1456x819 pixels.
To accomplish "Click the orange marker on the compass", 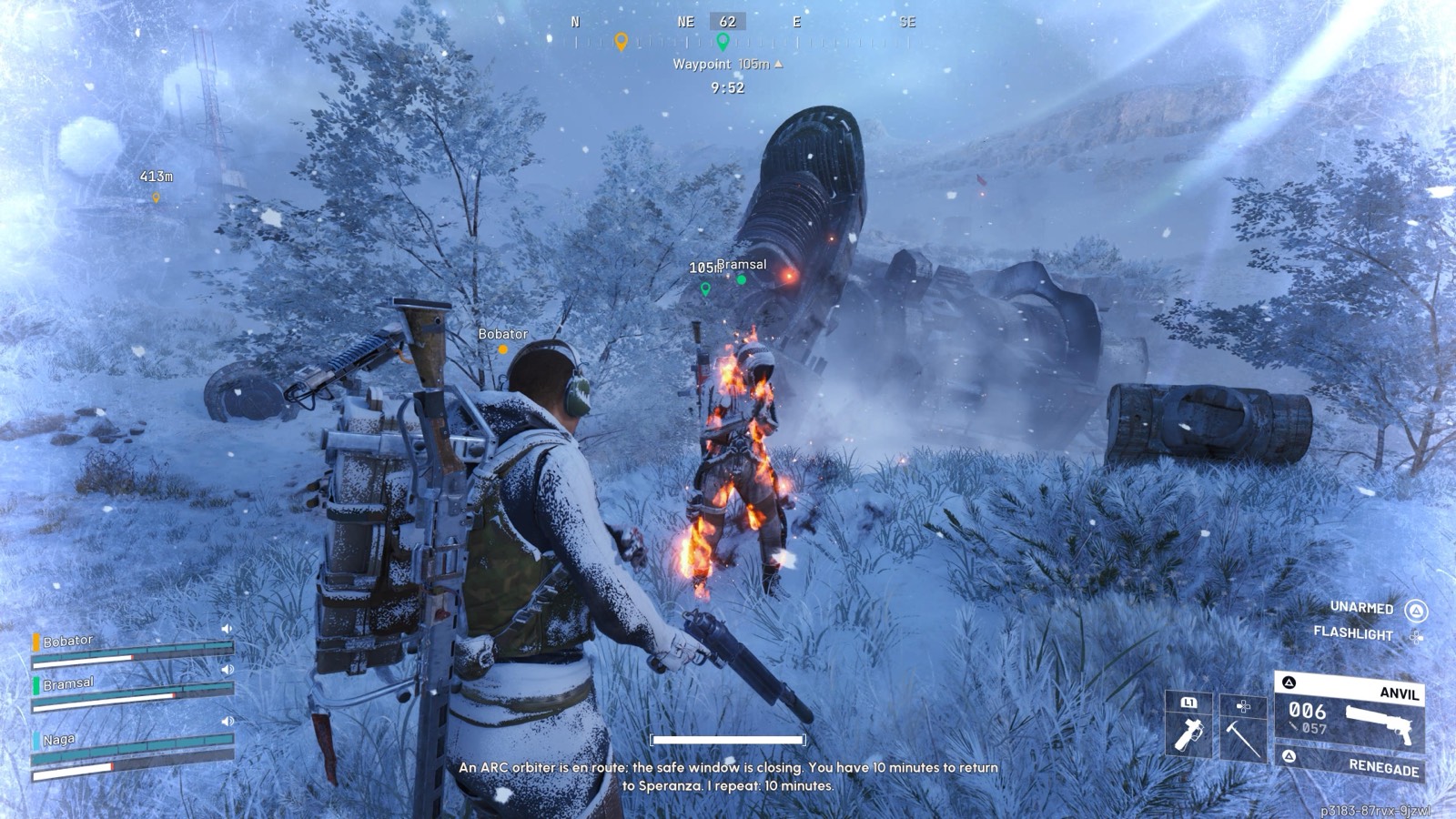I will tap(622, 42).
